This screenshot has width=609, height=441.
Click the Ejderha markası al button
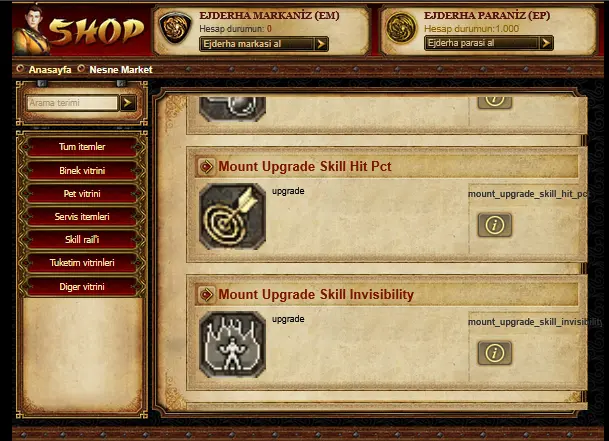(264, 44)
